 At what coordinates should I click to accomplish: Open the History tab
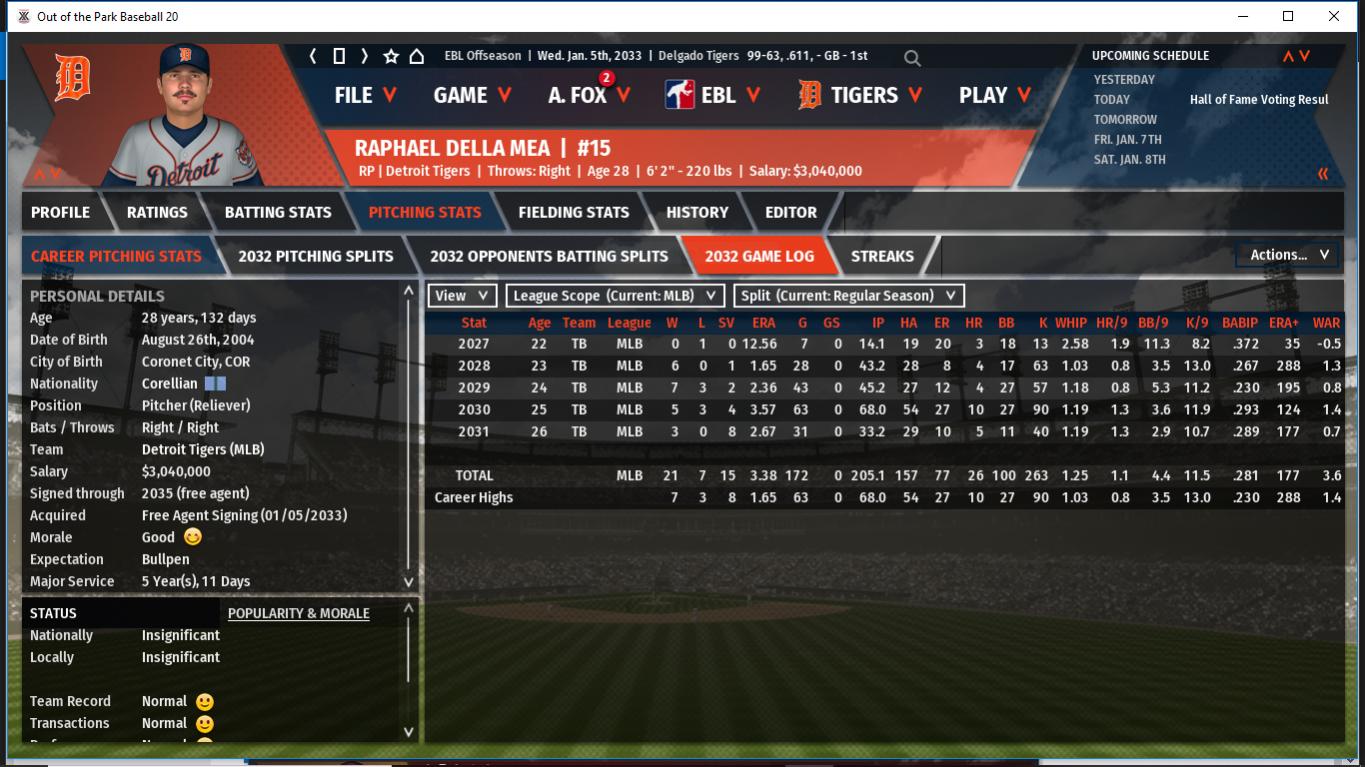click(697, 212)
